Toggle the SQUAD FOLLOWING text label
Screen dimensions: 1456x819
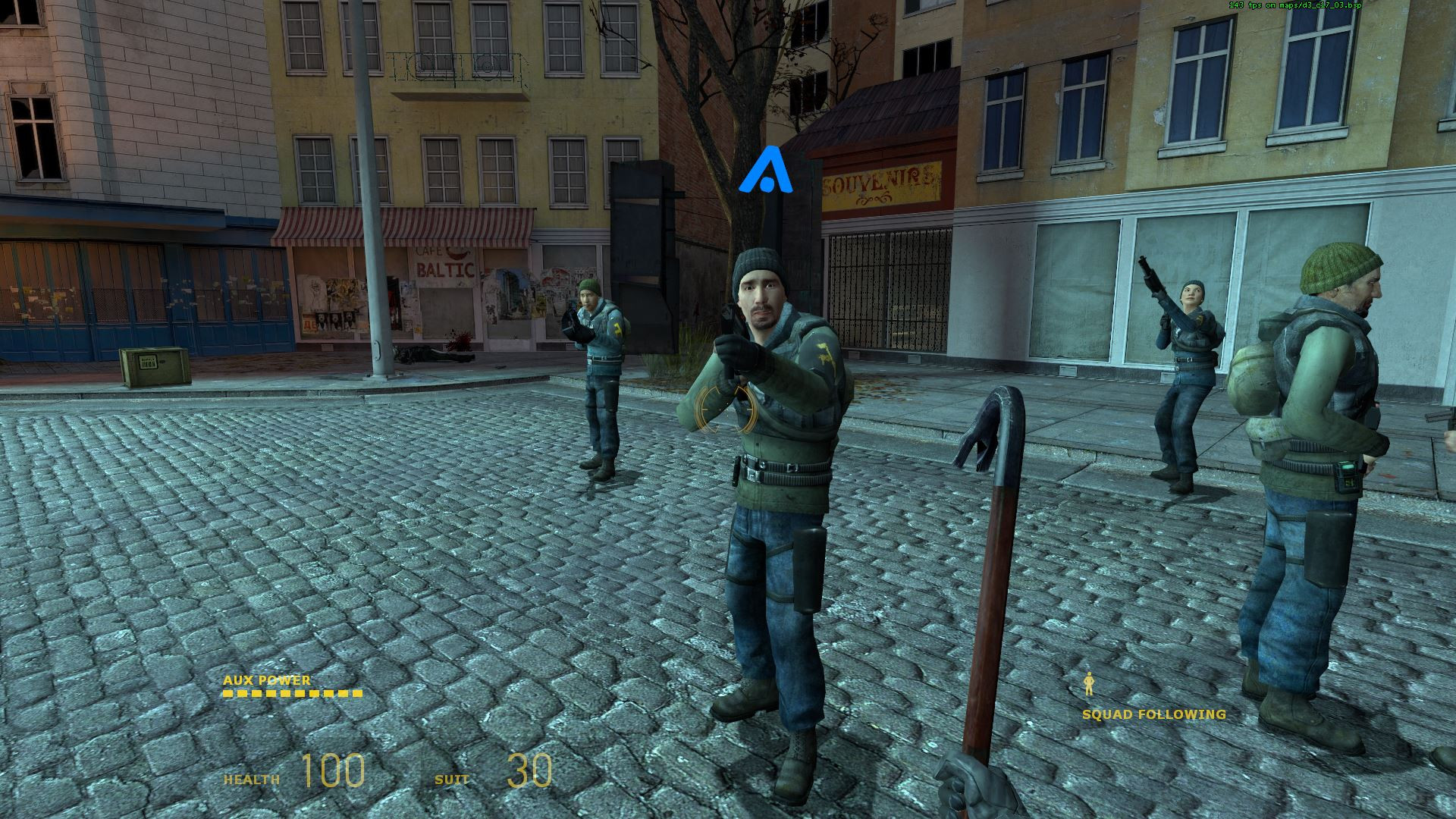1153,714
